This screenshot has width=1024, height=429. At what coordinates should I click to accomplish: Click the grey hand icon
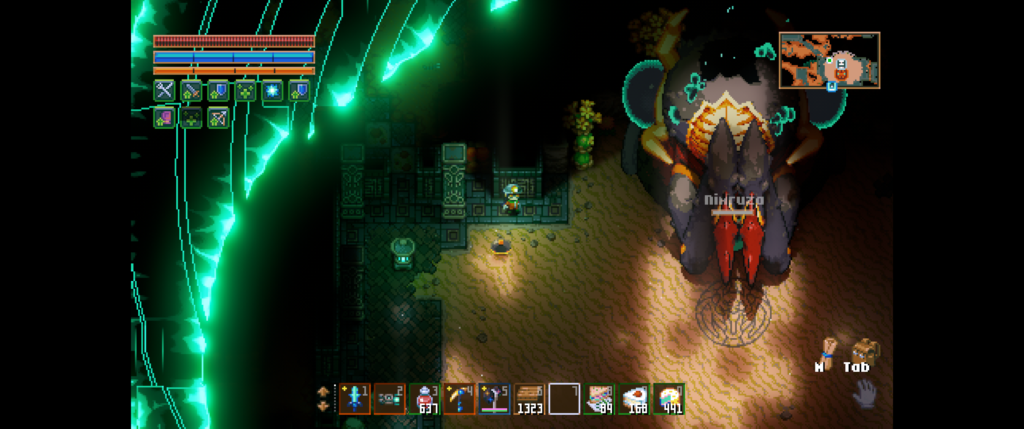click(x=864, y=393)
